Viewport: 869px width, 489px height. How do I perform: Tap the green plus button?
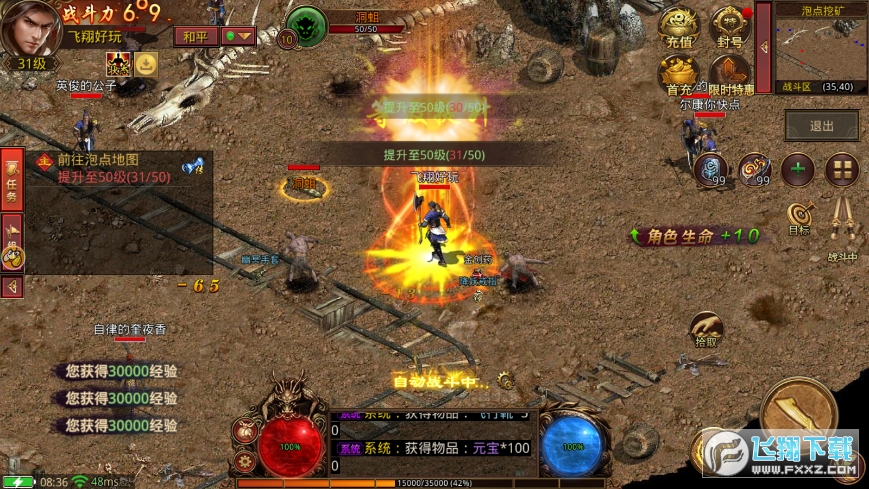point(797,169)
